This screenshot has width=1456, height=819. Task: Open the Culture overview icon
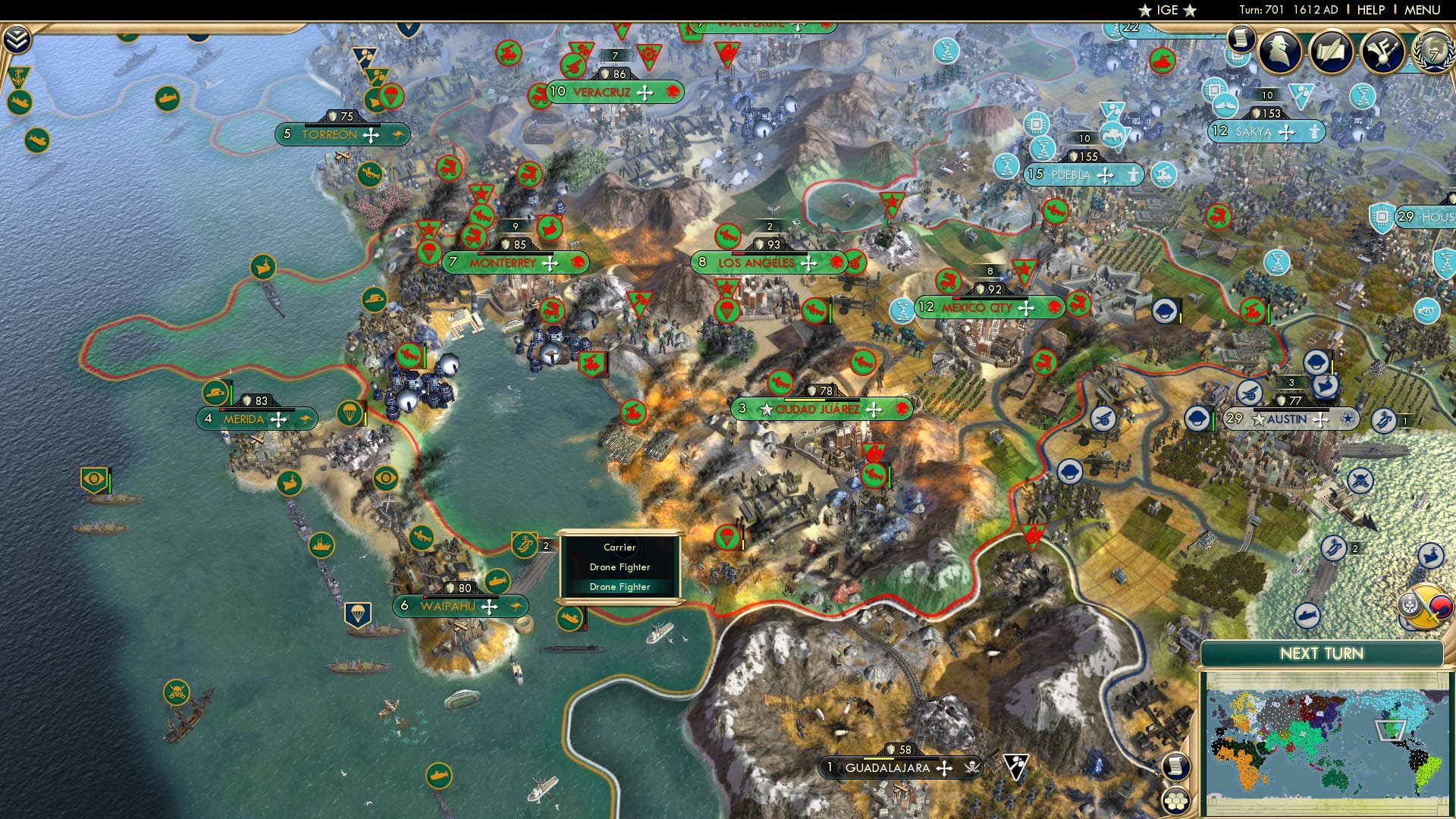pos(1380,53)
